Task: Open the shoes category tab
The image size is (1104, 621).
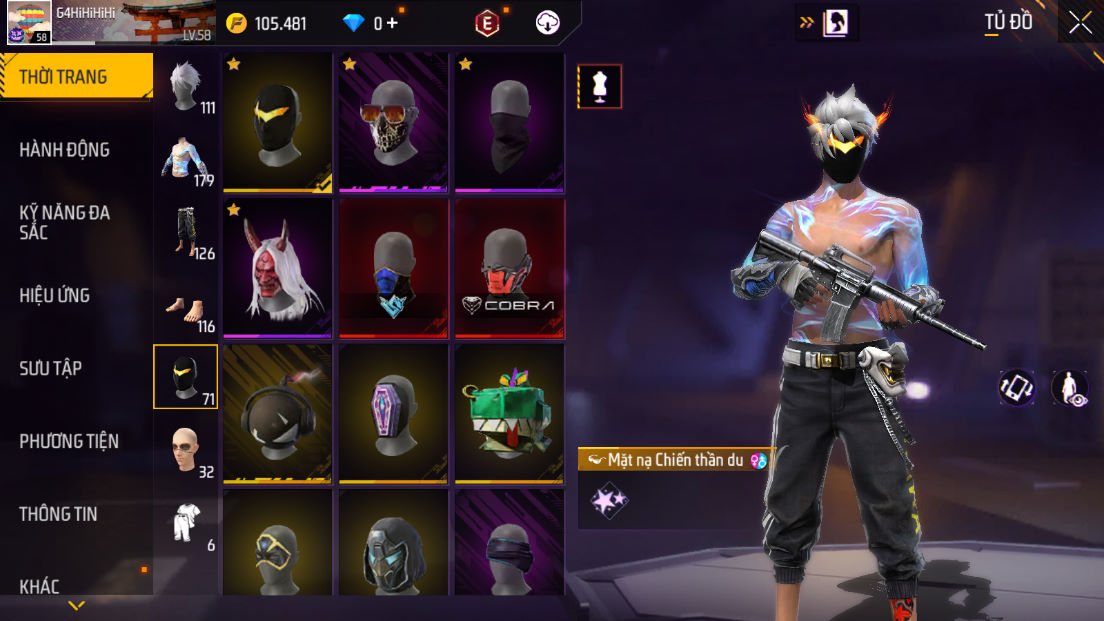Action: pos(186,305)
